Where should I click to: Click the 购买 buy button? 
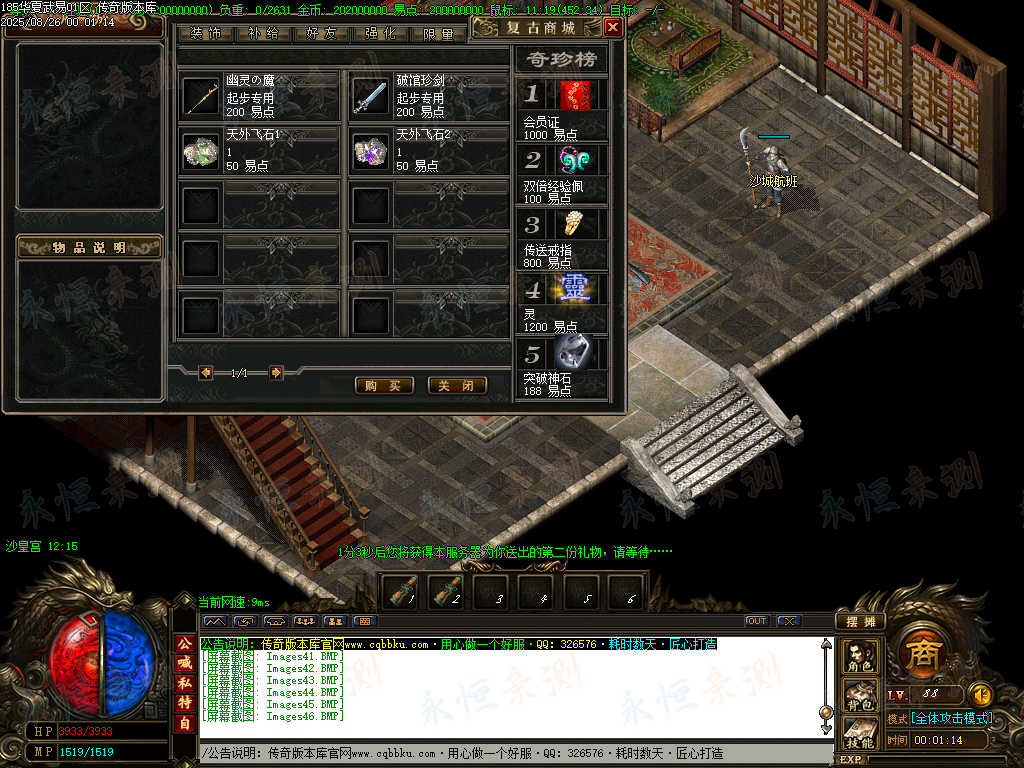[x=384, y=385]
